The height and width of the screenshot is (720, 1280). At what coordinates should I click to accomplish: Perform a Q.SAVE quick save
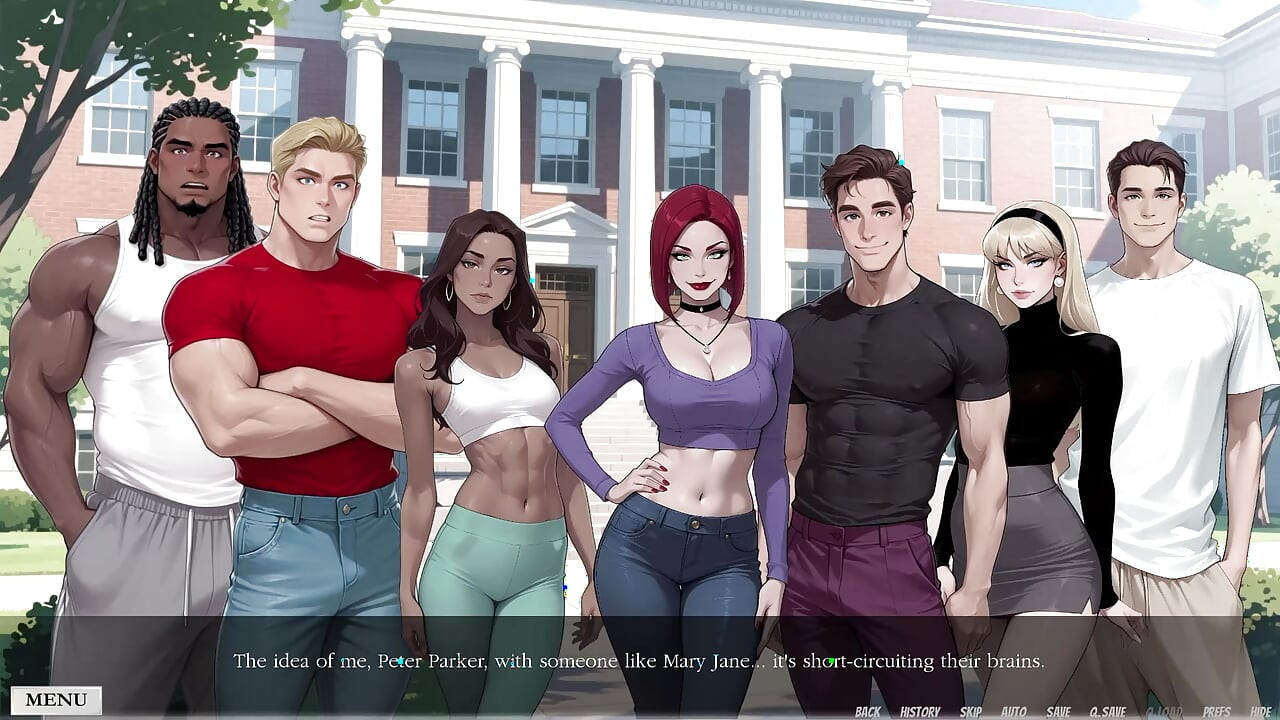pyautogui.click(x=1108, y=710)
